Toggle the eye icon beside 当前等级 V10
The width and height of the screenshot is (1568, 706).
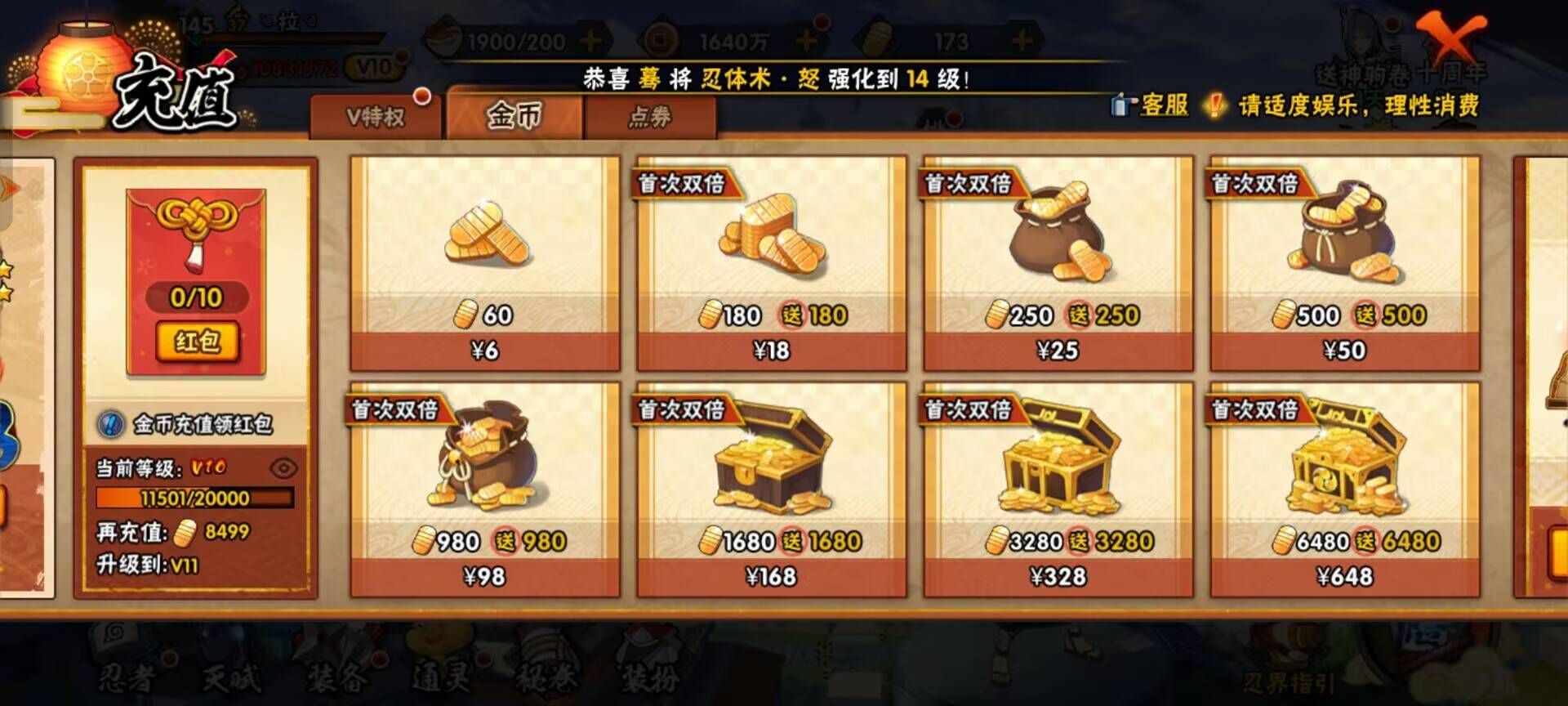tap(283, 467)
